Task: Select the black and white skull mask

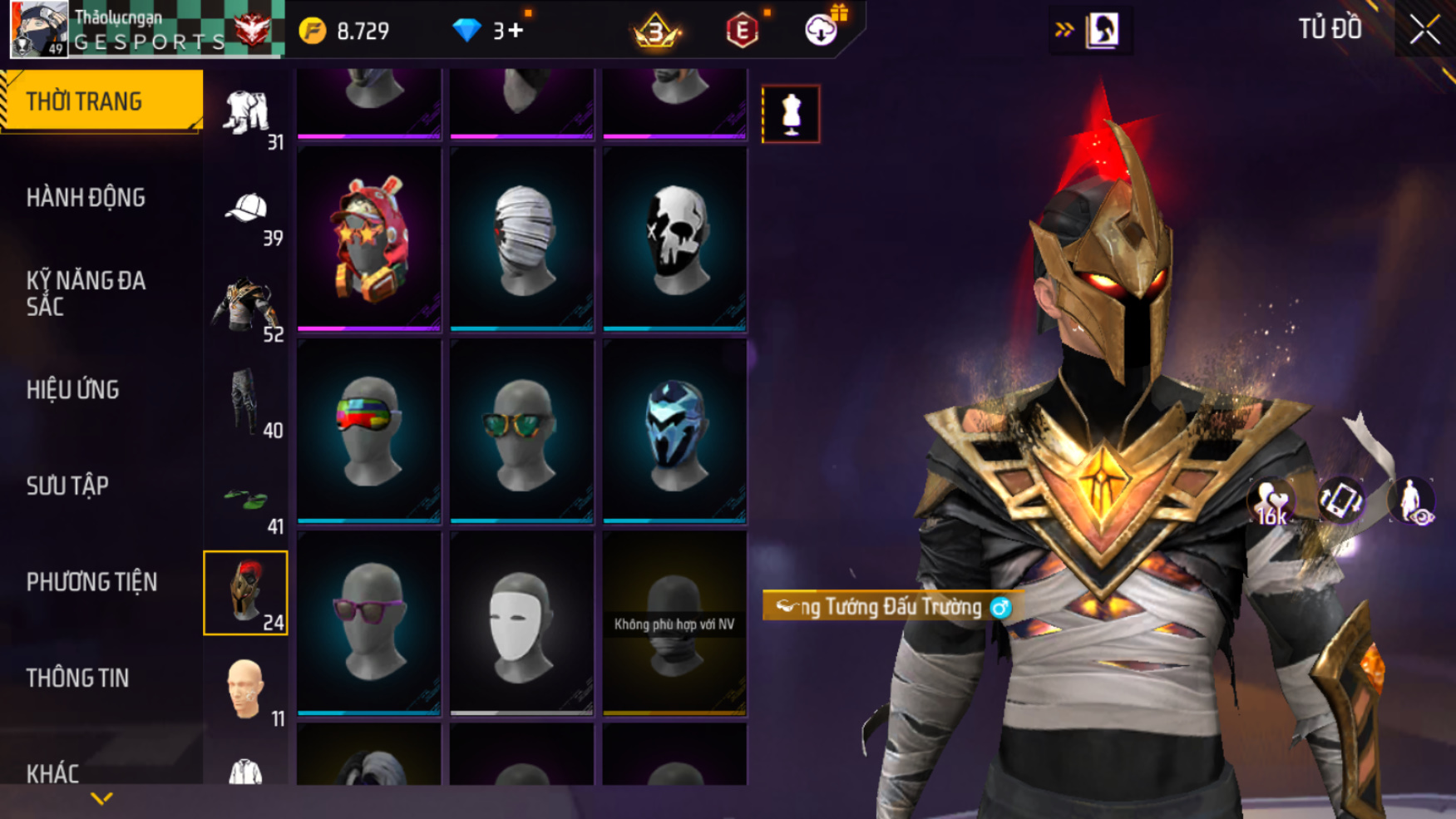Action: [x=674, y=239]
